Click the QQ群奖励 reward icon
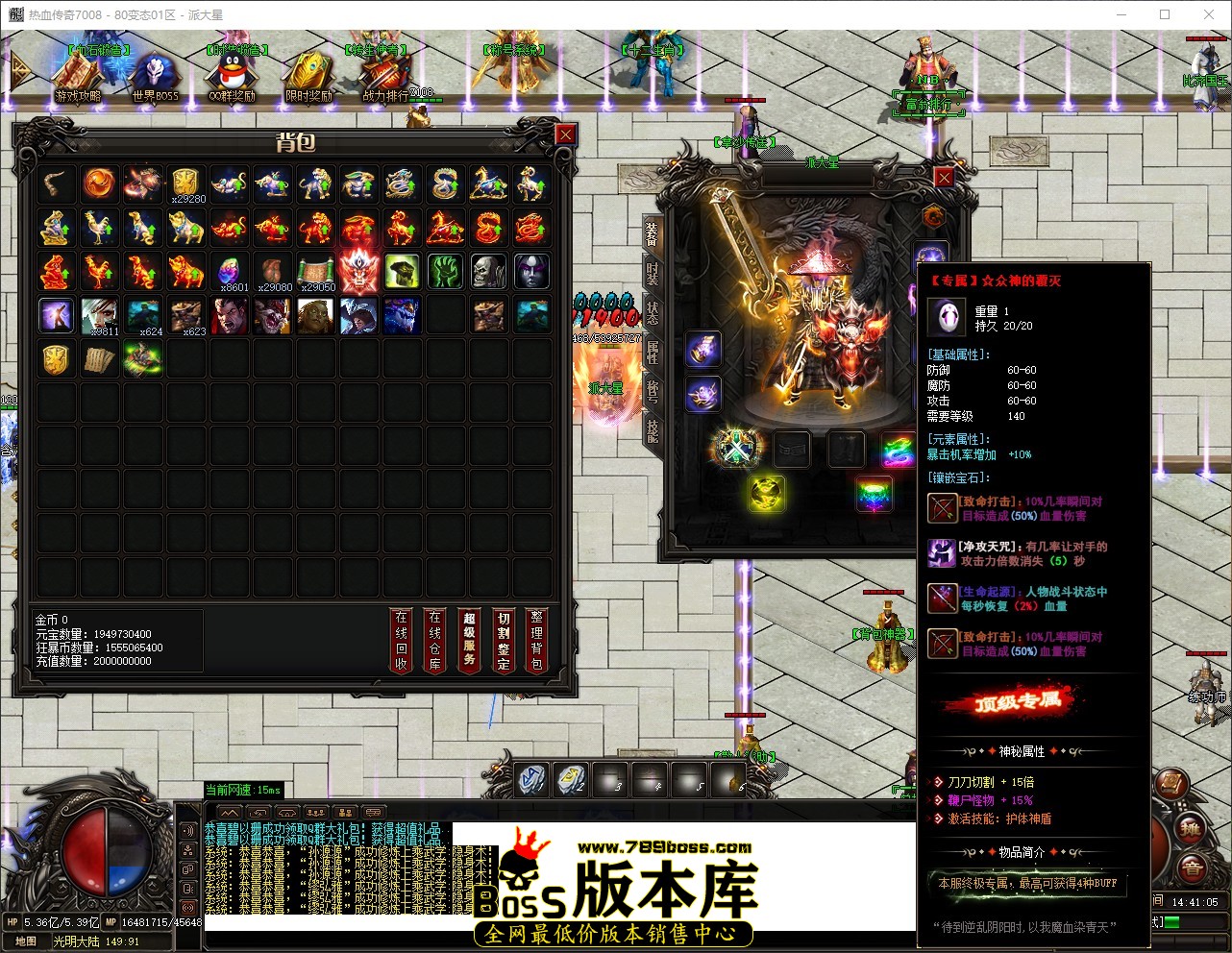The height and width of the screenshot is (953, 1232). tap(233, 72)
